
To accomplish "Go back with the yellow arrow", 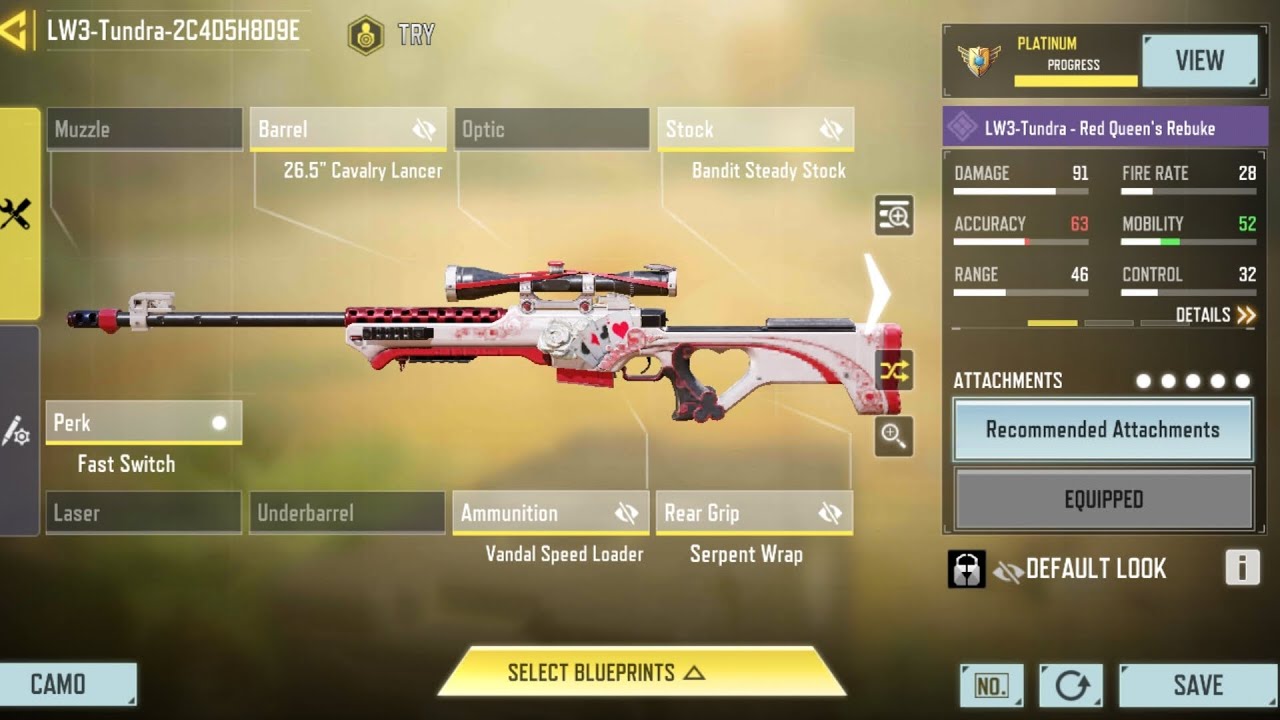I will pos(14,32).
